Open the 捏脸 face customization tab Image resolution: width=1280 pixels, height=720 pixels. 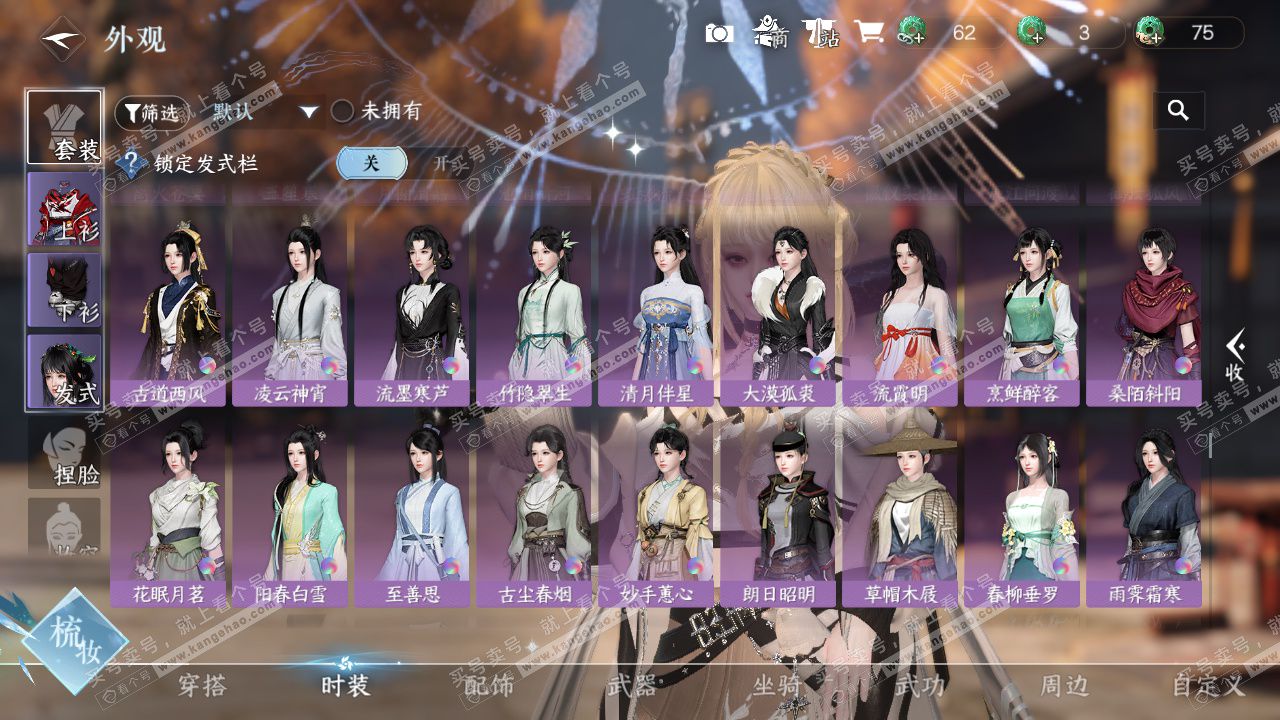pyautogui.click(x=64, y=453)
